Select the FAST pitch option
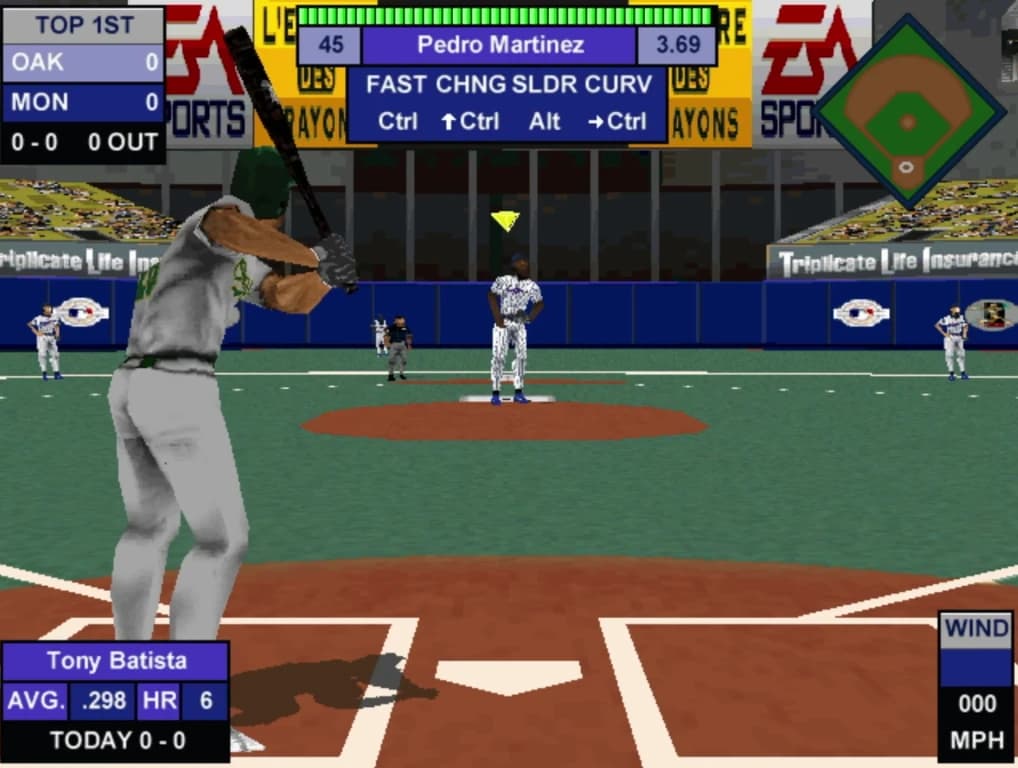 tap(397, 85)
